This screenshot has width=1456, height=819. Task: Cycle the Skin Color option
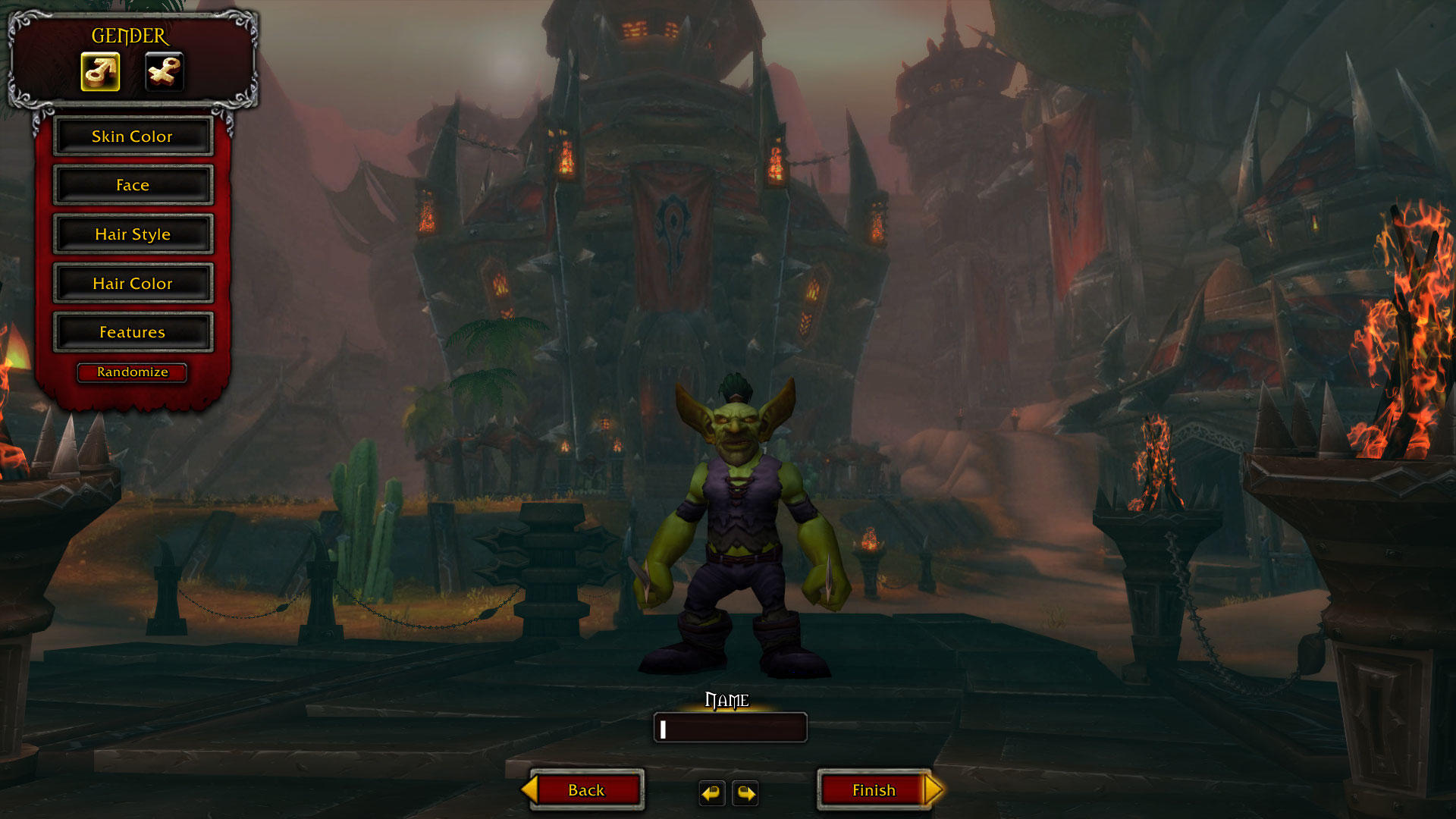133,136
